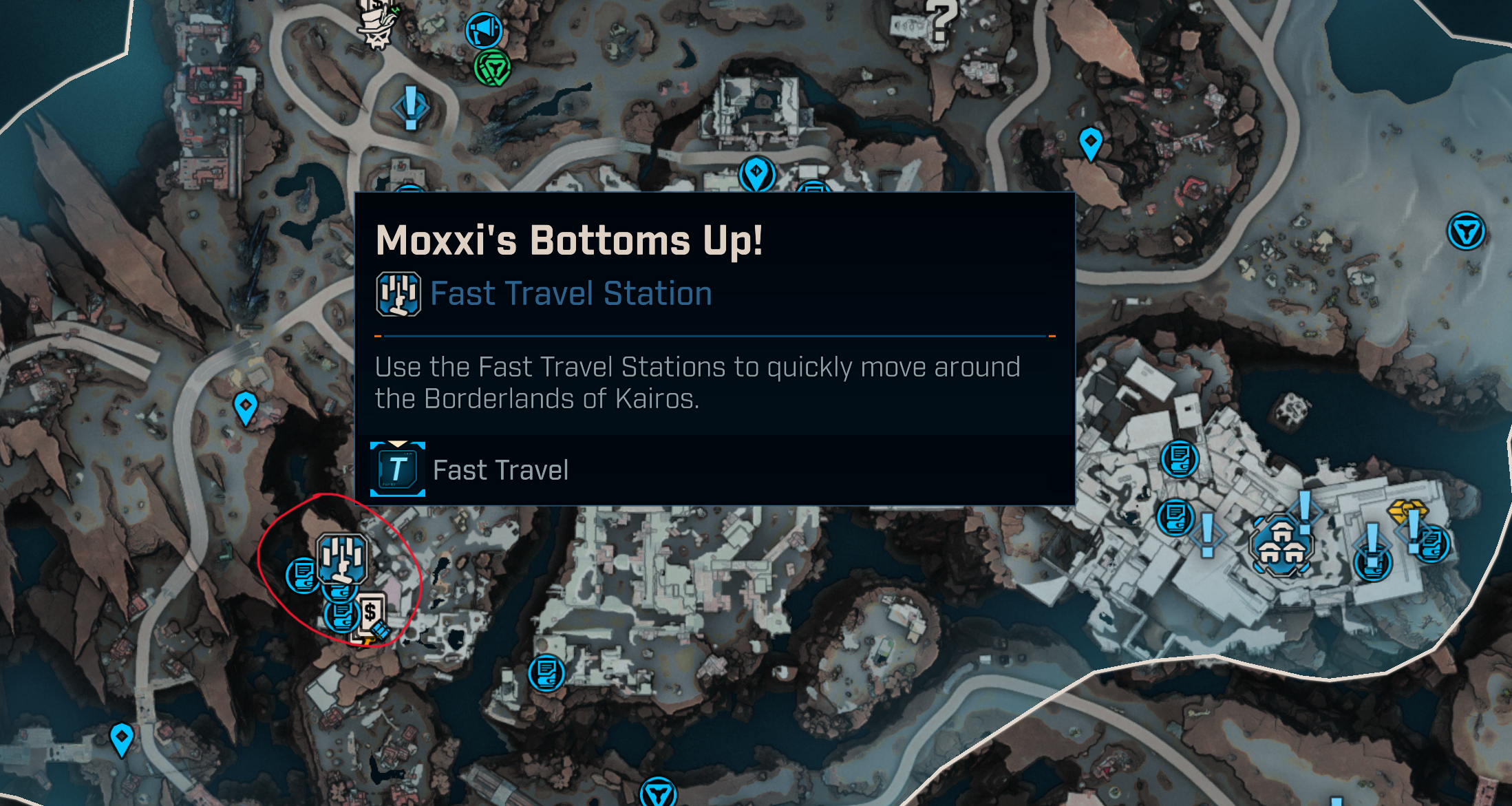Click the question mark map marker
The image size is (1512, 806).
[941, 21]
